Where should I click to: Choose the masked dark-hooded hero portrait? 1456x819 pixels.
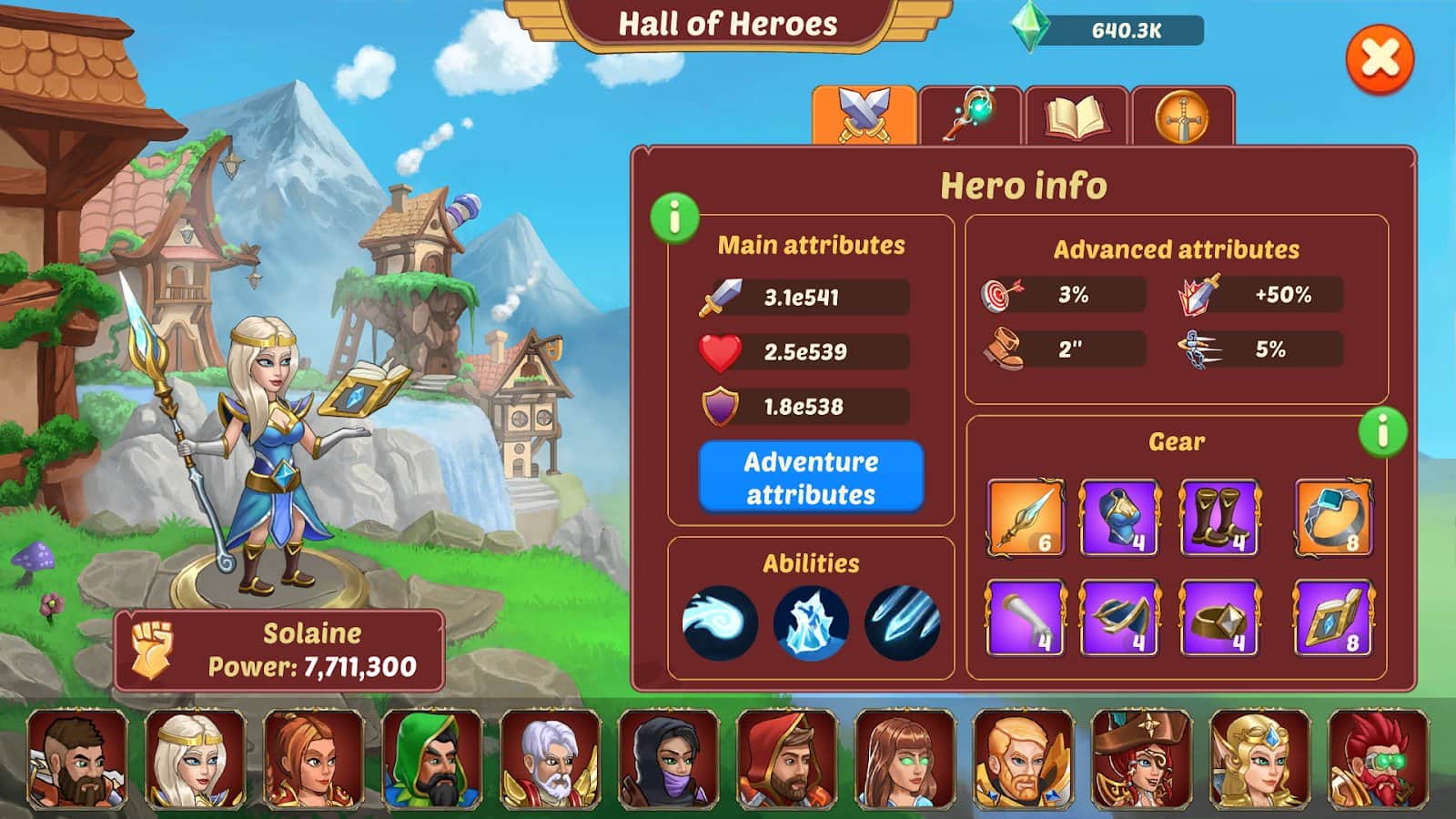click(669, 761)
